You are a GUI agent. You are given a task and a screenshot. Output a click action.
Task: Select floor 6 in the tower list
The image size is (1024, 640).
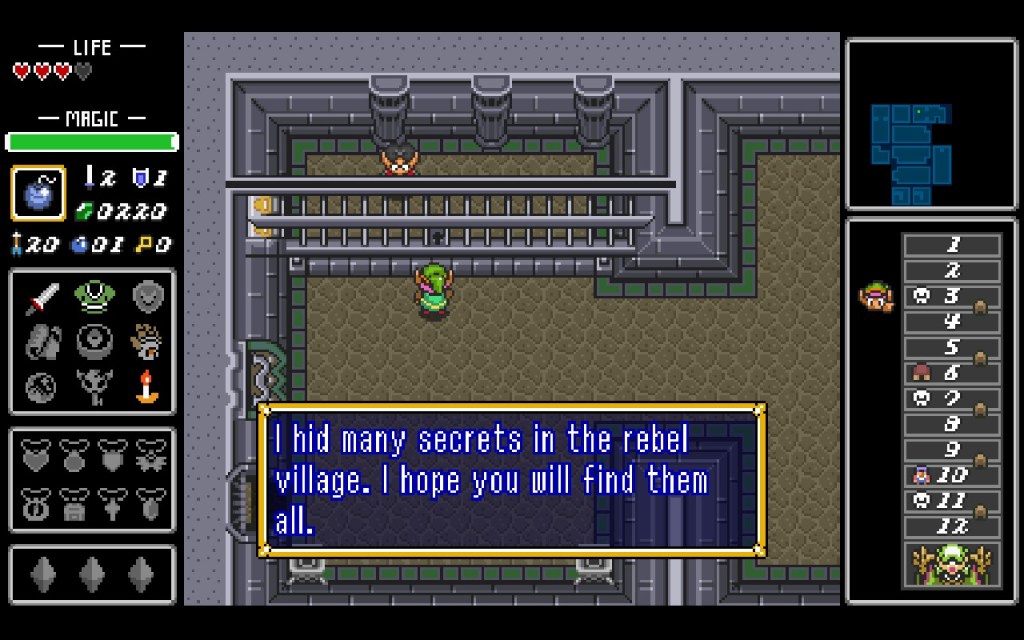pyautogui.click(x=951, y=373)
